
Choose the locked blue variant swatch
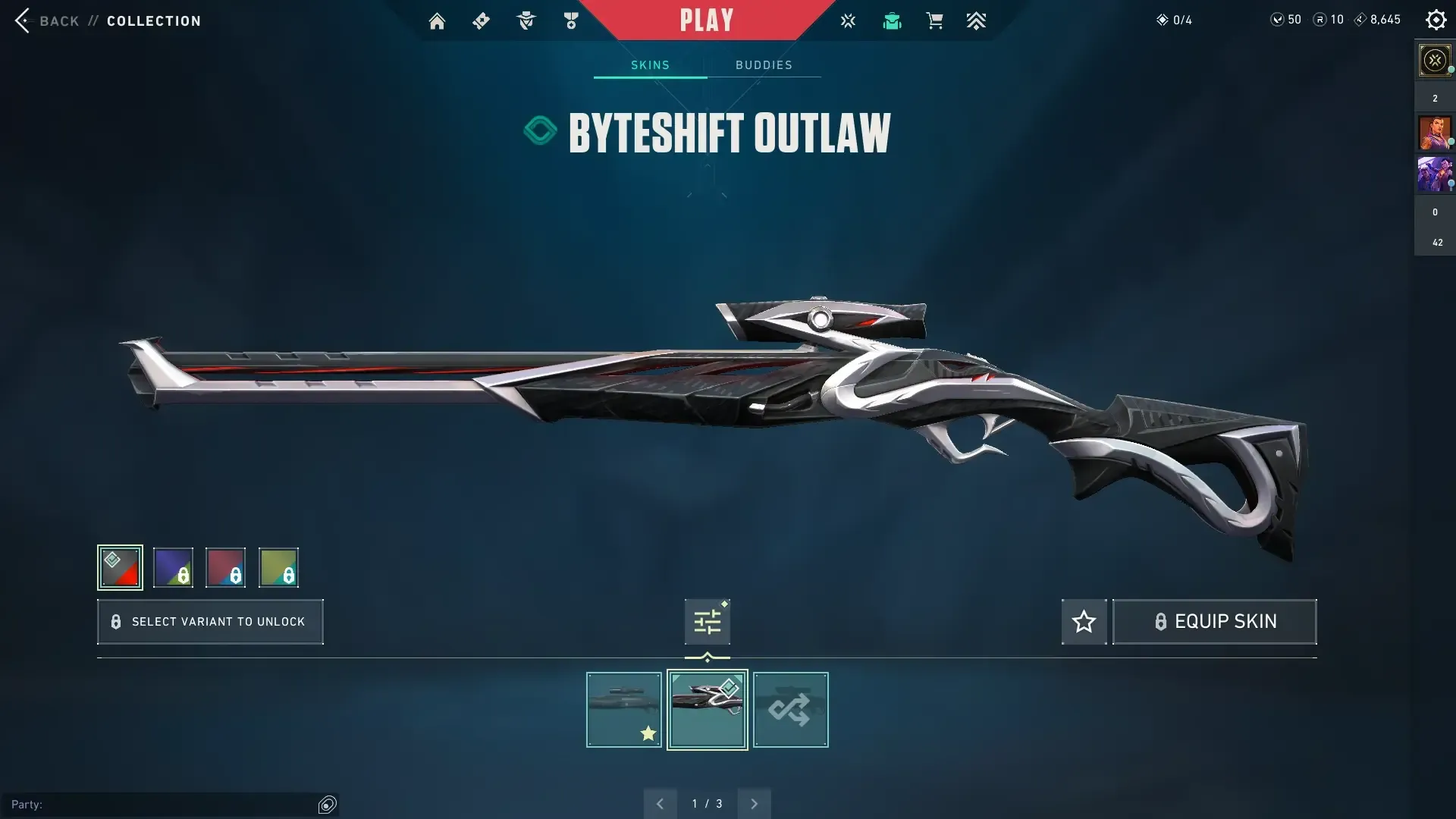click(x=173, y=567)
